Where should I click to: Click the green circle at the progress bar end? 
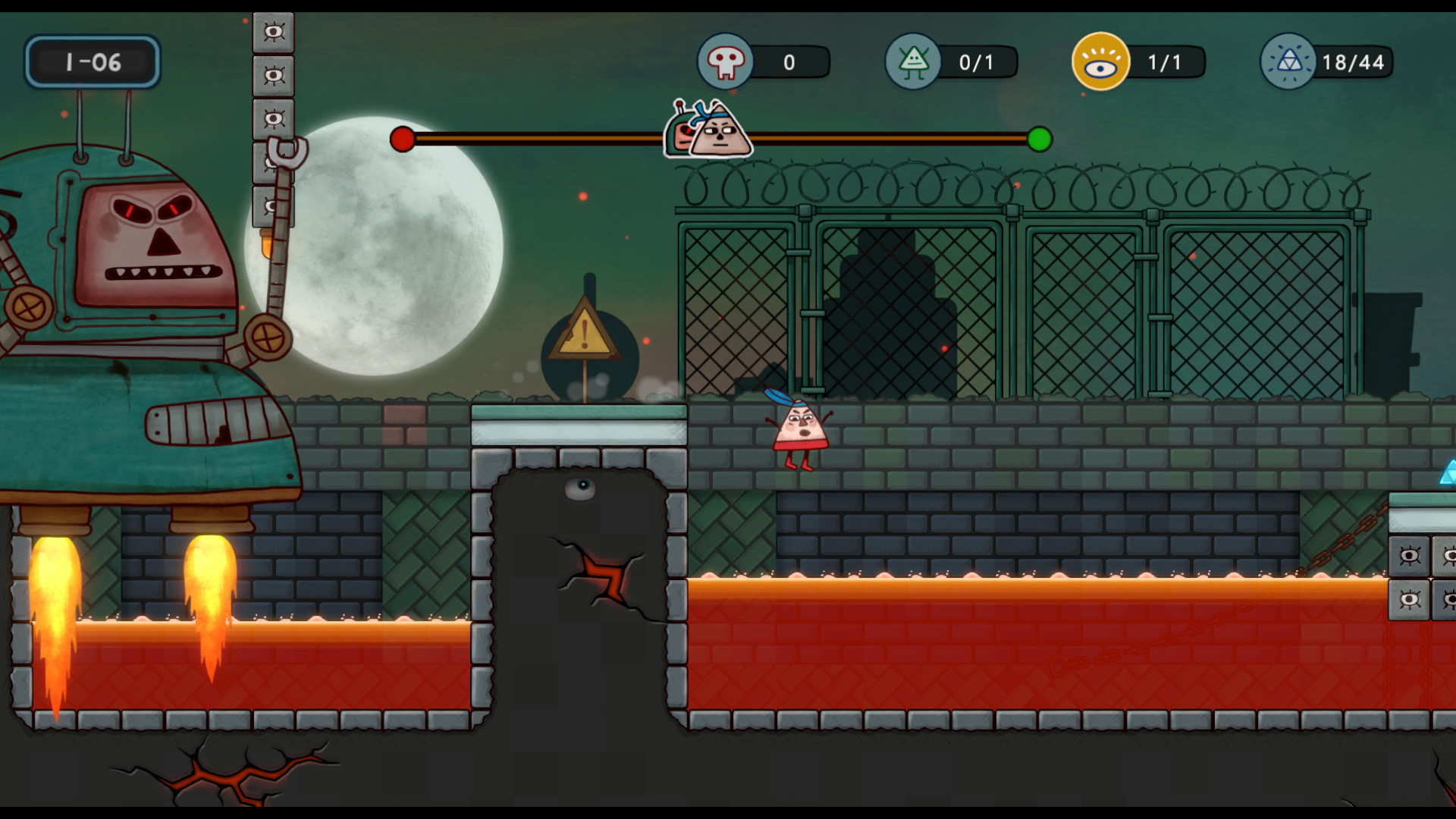tap(1040, 140)
